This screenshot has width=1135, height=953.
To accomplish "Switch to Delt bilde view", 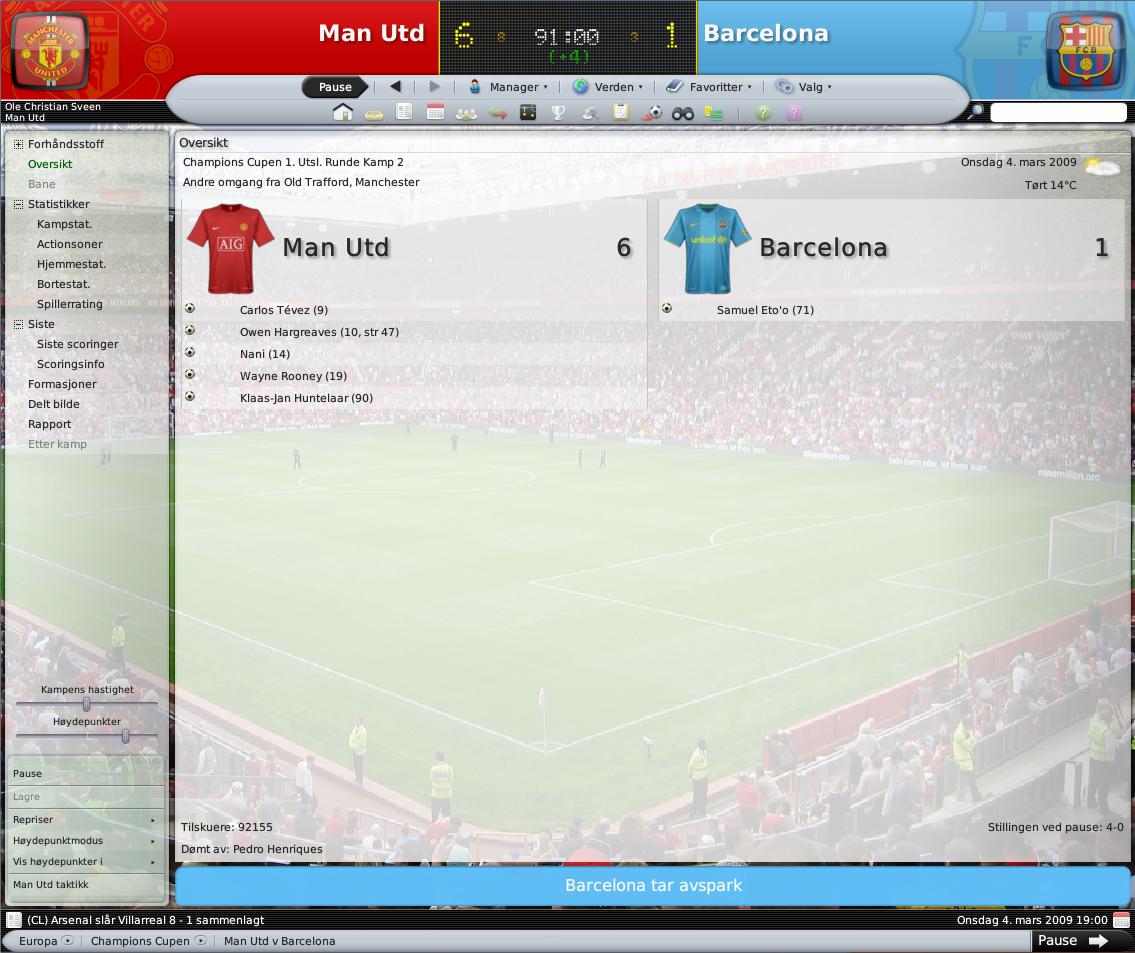I will click(53, 404).
